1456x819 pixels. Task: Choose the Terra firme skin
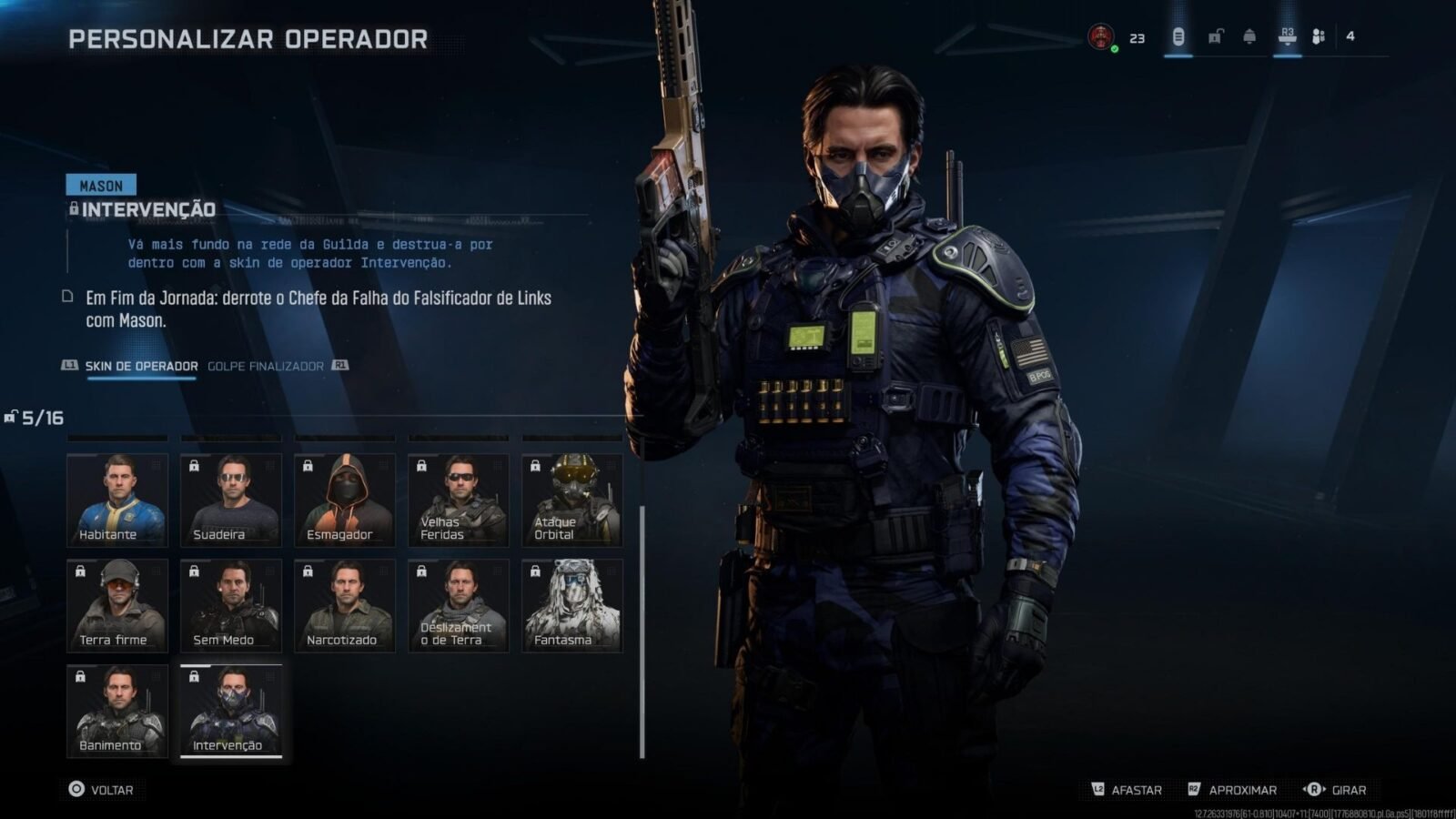117,605
